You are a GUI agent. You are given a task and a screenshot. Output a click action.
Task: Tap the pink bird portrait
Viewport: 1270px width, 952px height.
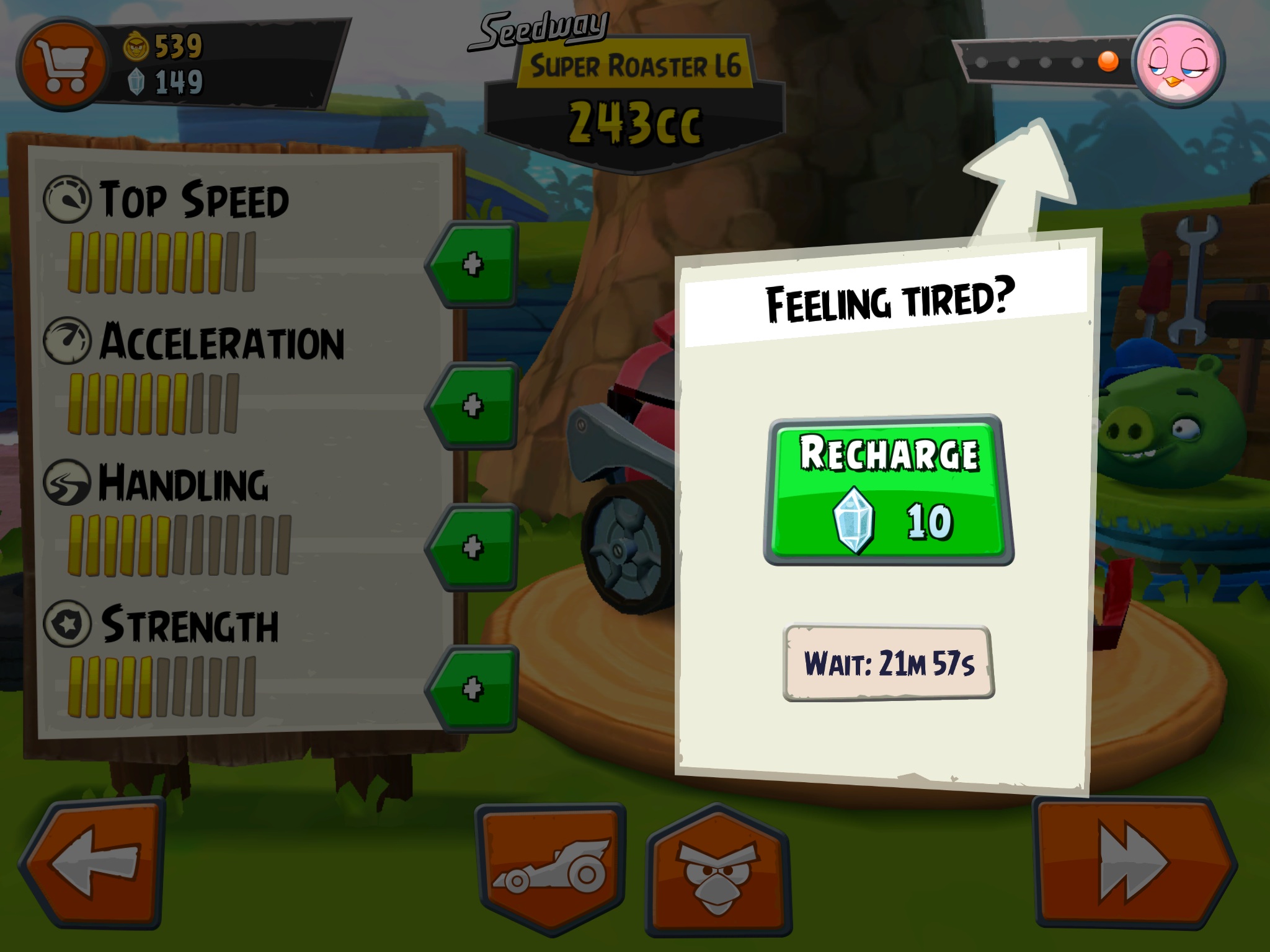point(1178,62)
